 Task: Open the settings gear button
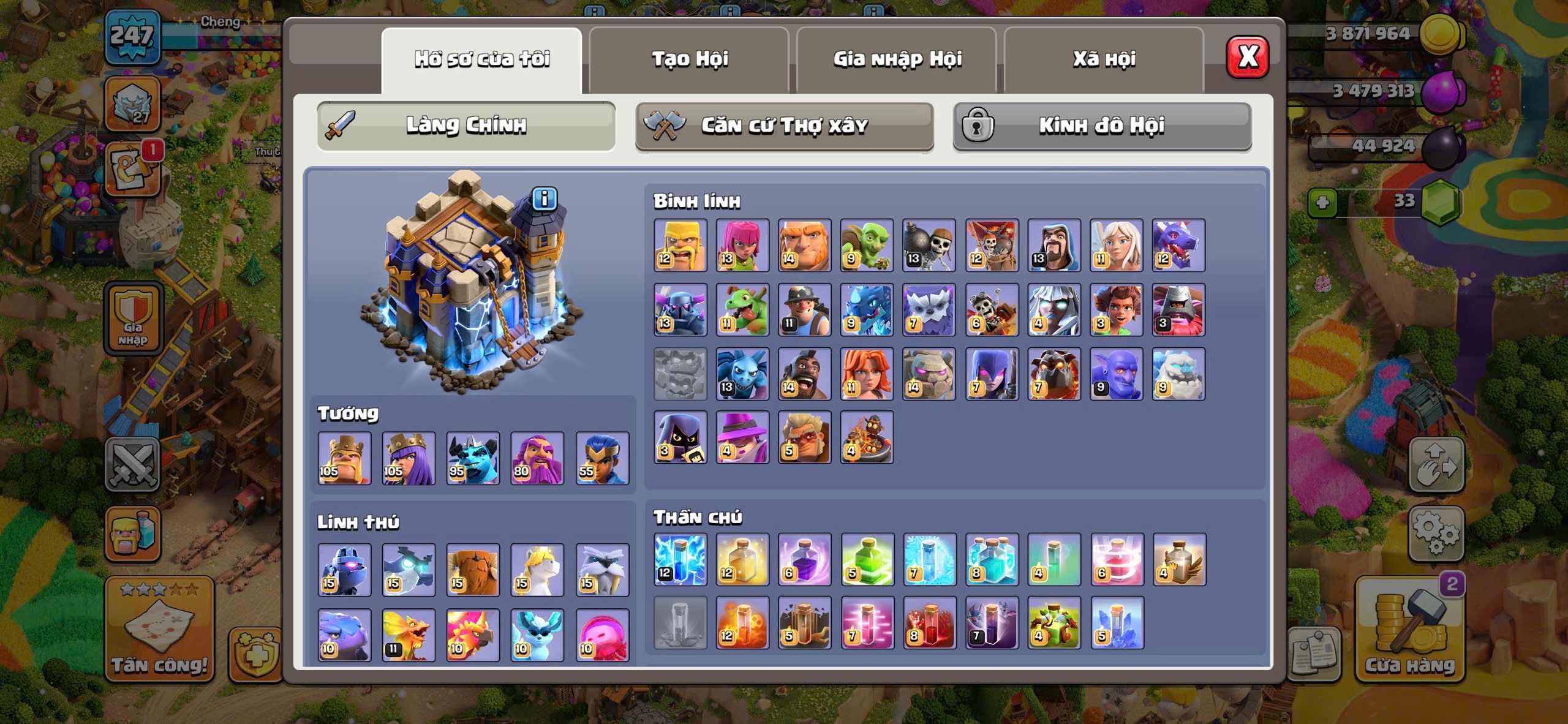[x=1436, y=533]
